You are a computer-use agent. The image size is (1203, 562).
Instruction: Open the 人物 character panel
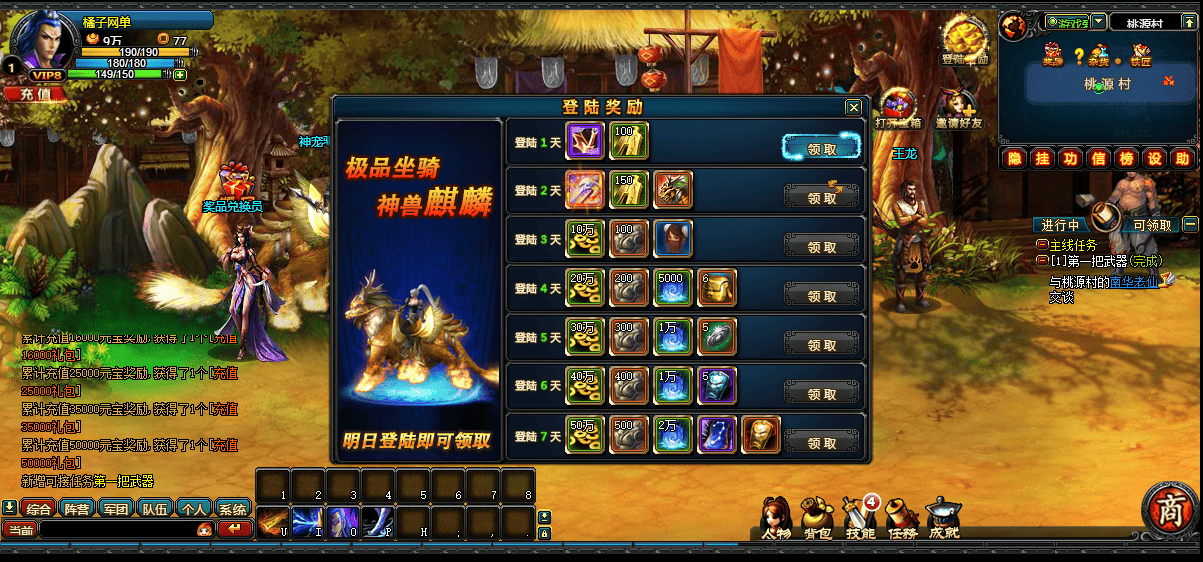click(x=775, y=519)
